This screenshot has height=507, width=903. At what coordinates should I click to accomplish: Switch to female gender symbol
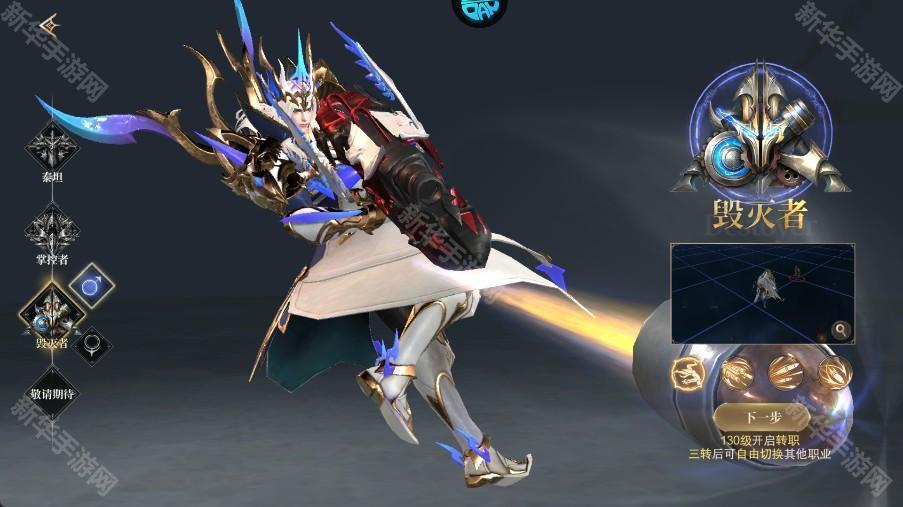pyautogui.click(x=92, y=345)
